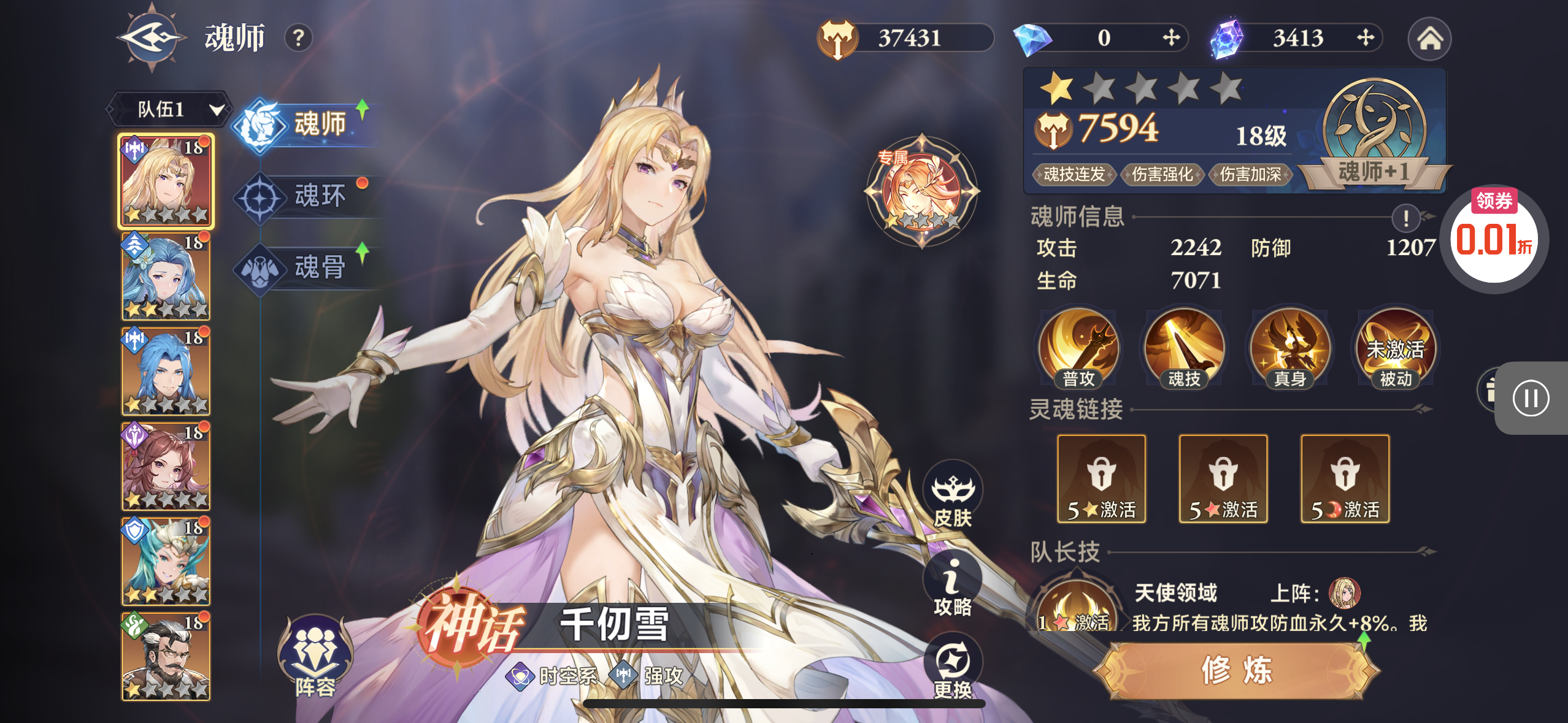Return to the home screen
1568x723 pixels.
coord(1429,39)
